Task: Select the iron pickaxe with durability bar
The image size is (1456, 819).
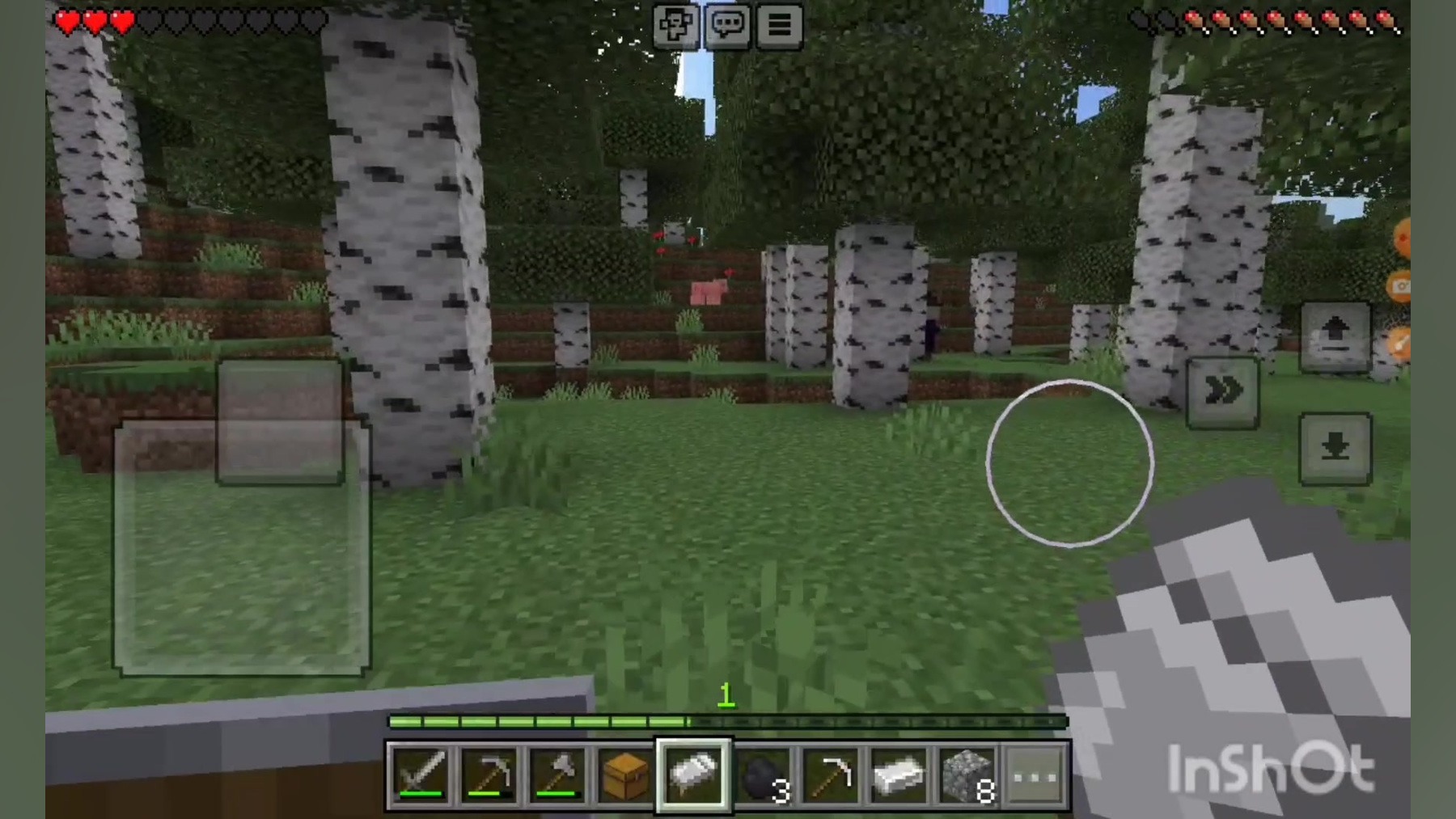Action: point(489,775)
